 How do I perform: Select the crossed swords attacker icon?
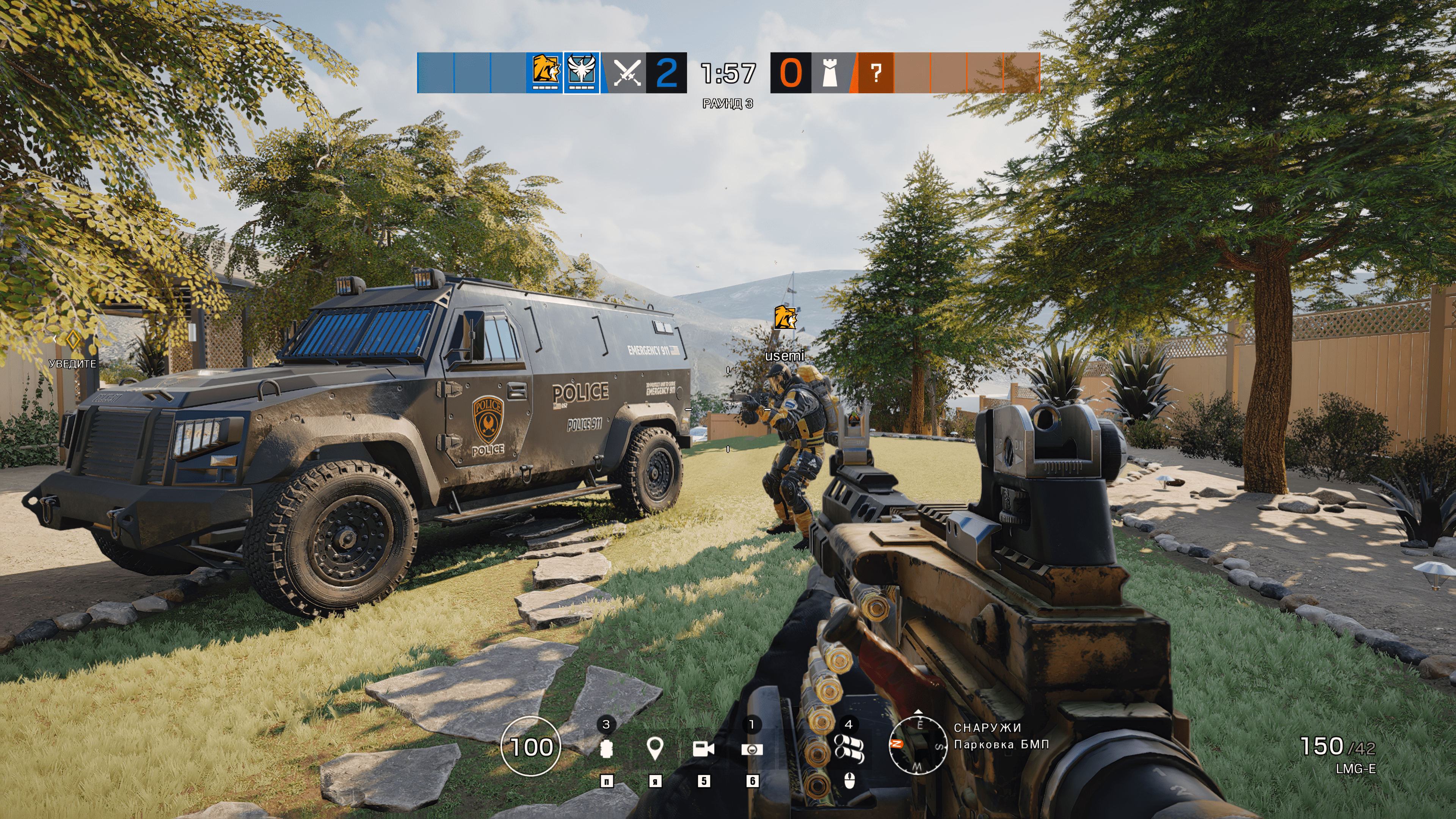pyautogui.click(x=626, y=73)
